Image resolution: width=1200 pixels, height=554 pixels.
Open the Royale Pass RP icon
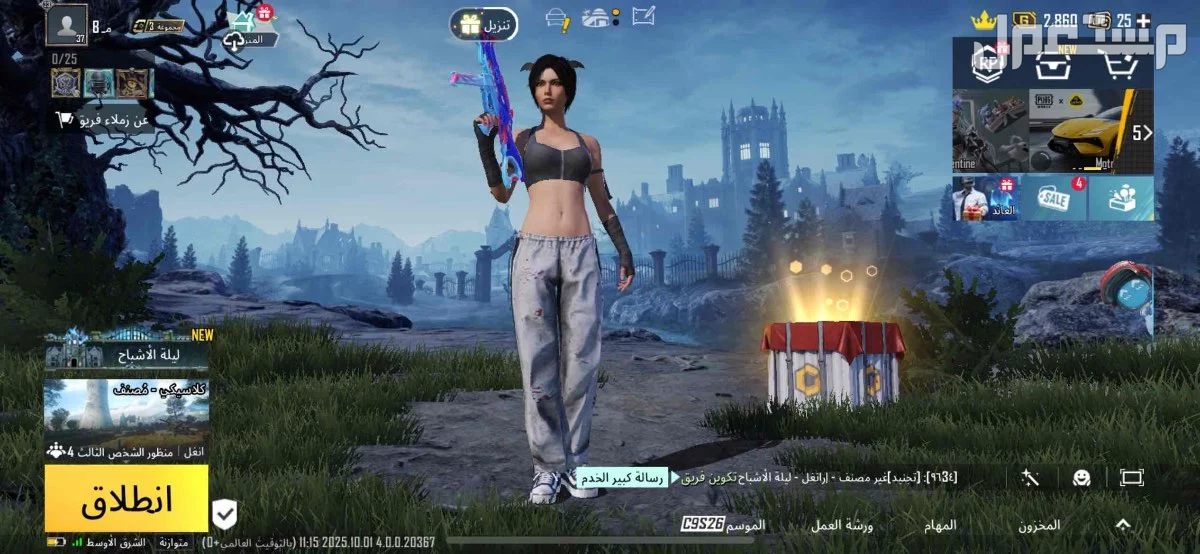(x=988, y=62)
